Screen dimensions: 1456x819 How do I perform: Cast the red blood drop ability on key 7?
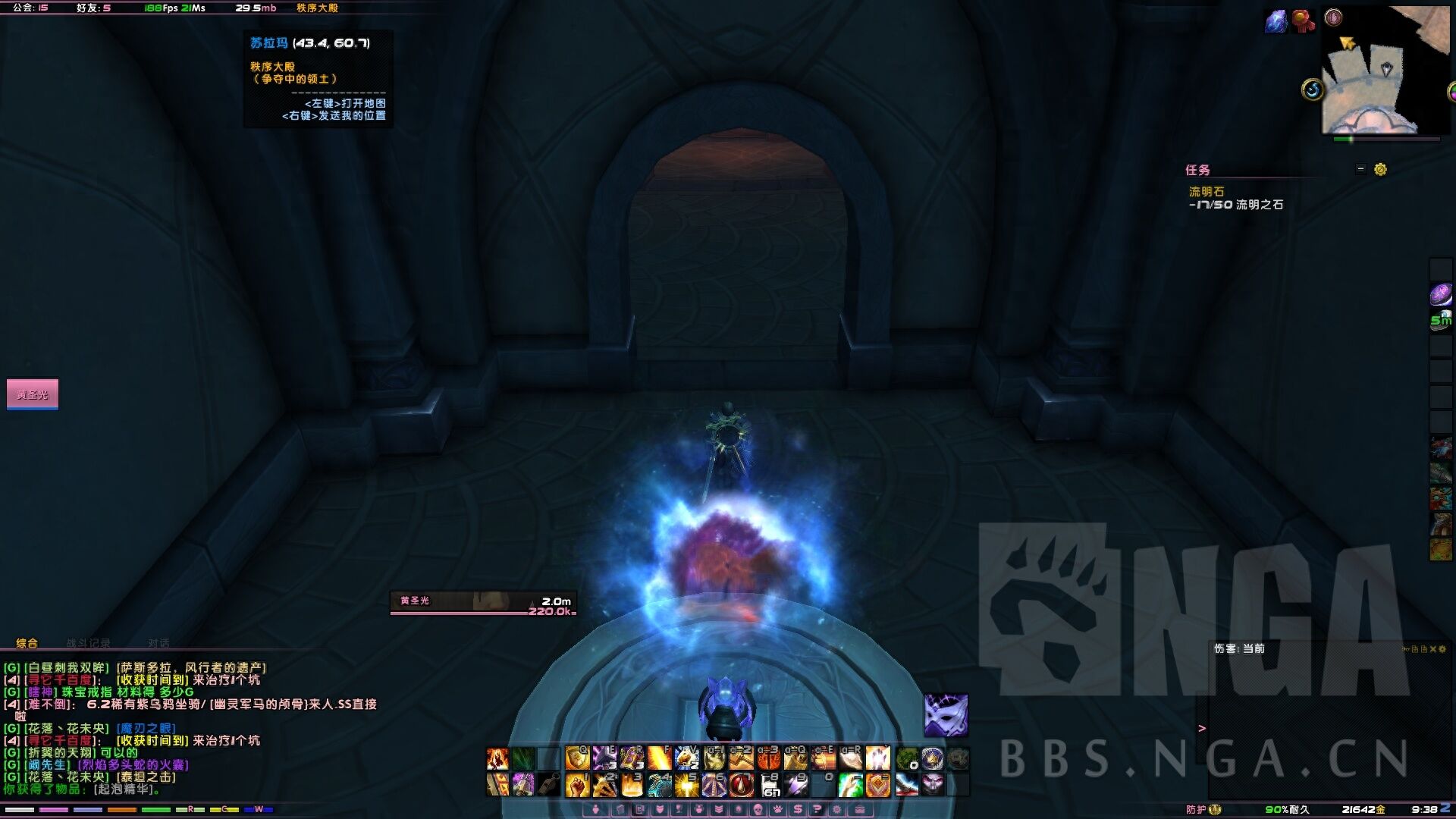pos(741,785)
